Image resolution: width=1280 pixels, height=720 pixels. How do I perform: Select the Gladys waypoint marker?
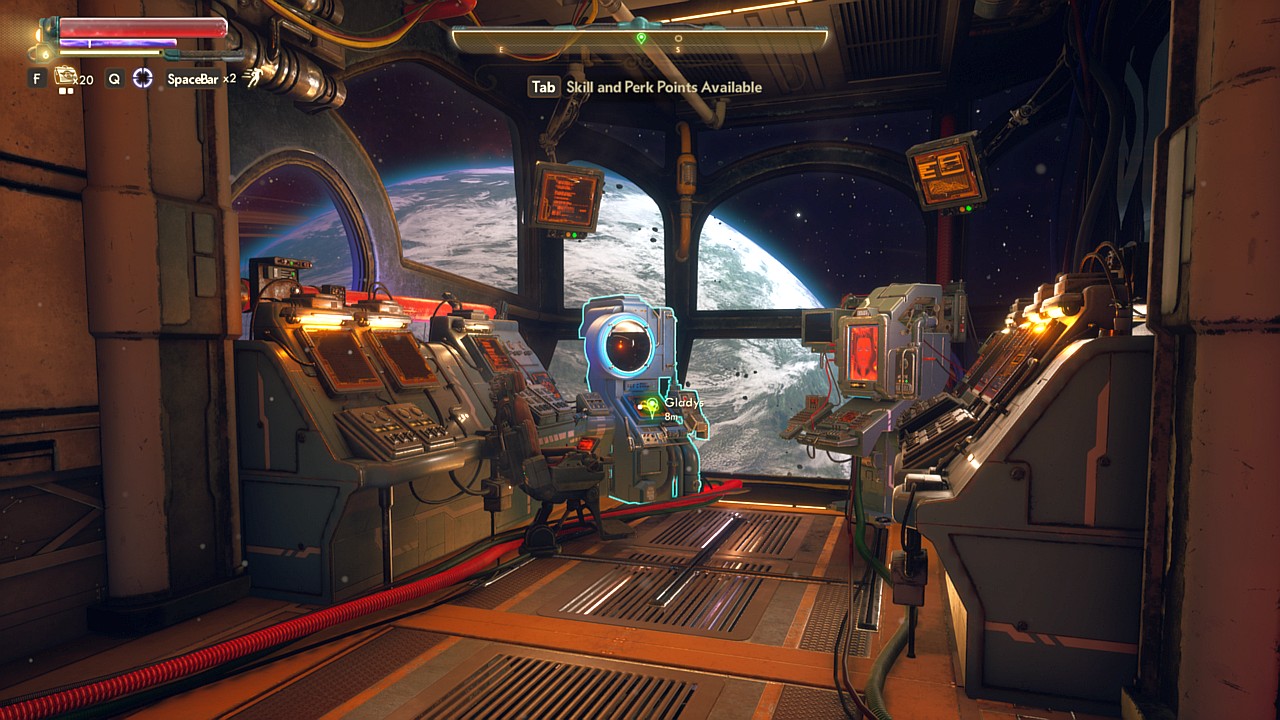(x=652, y=405)
